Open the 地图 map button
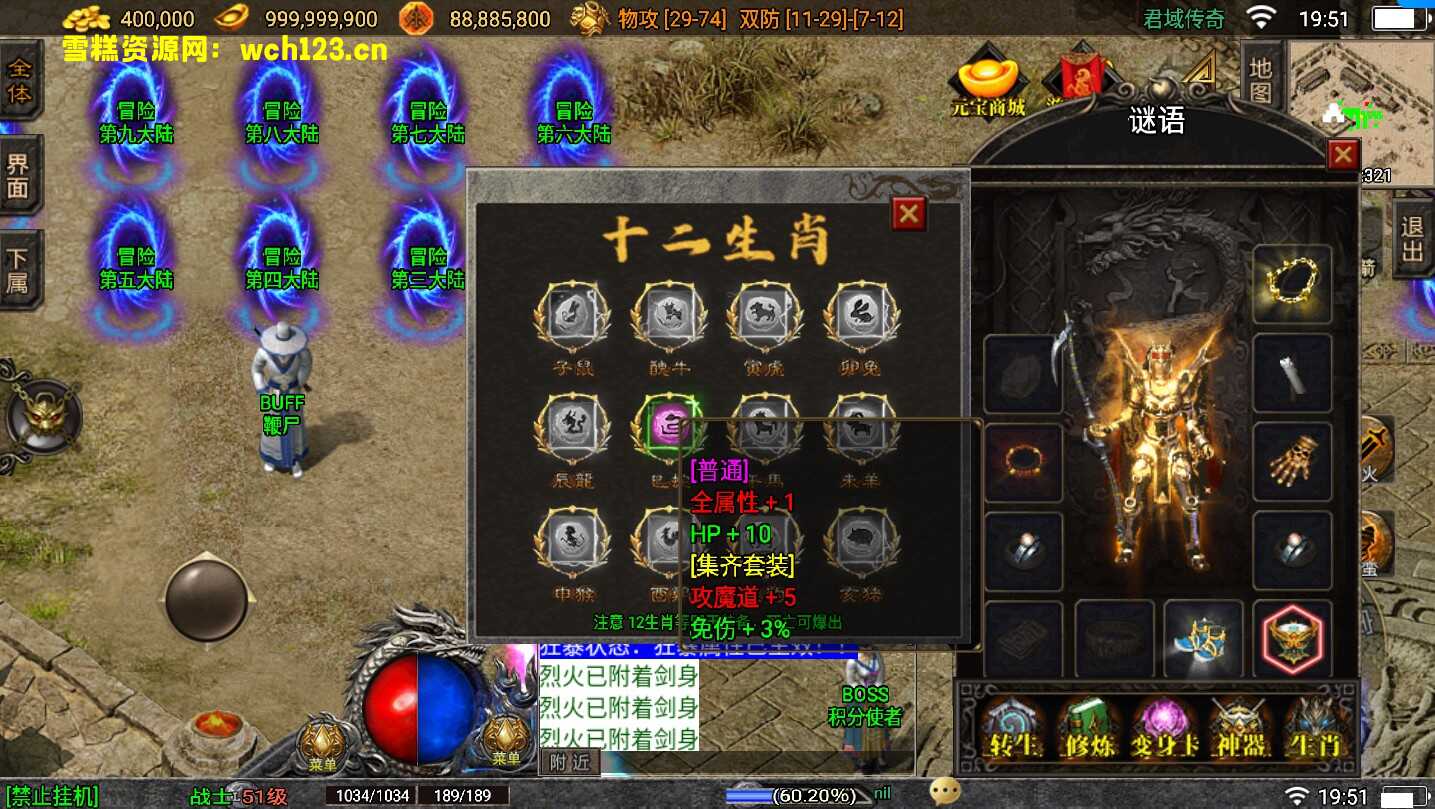 click(x=1260, y=78)
